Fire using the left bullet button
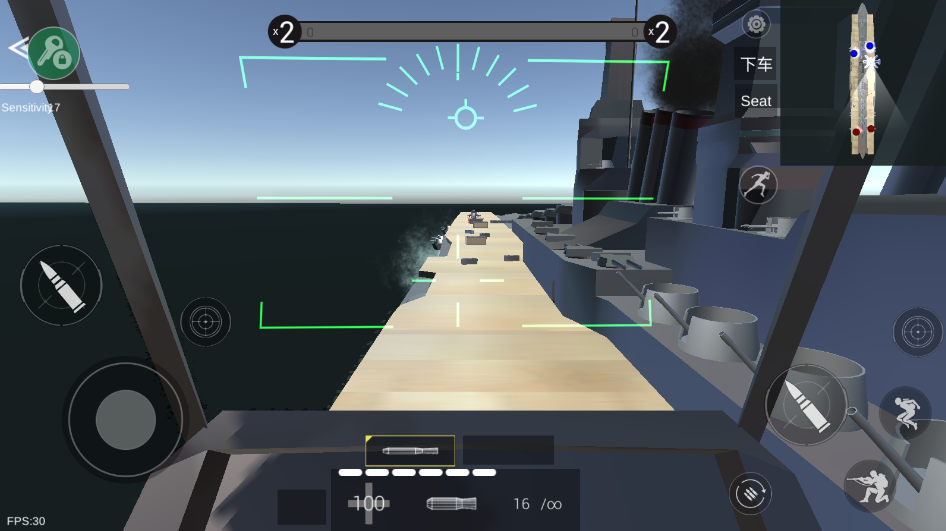 (x=61, y=285)
